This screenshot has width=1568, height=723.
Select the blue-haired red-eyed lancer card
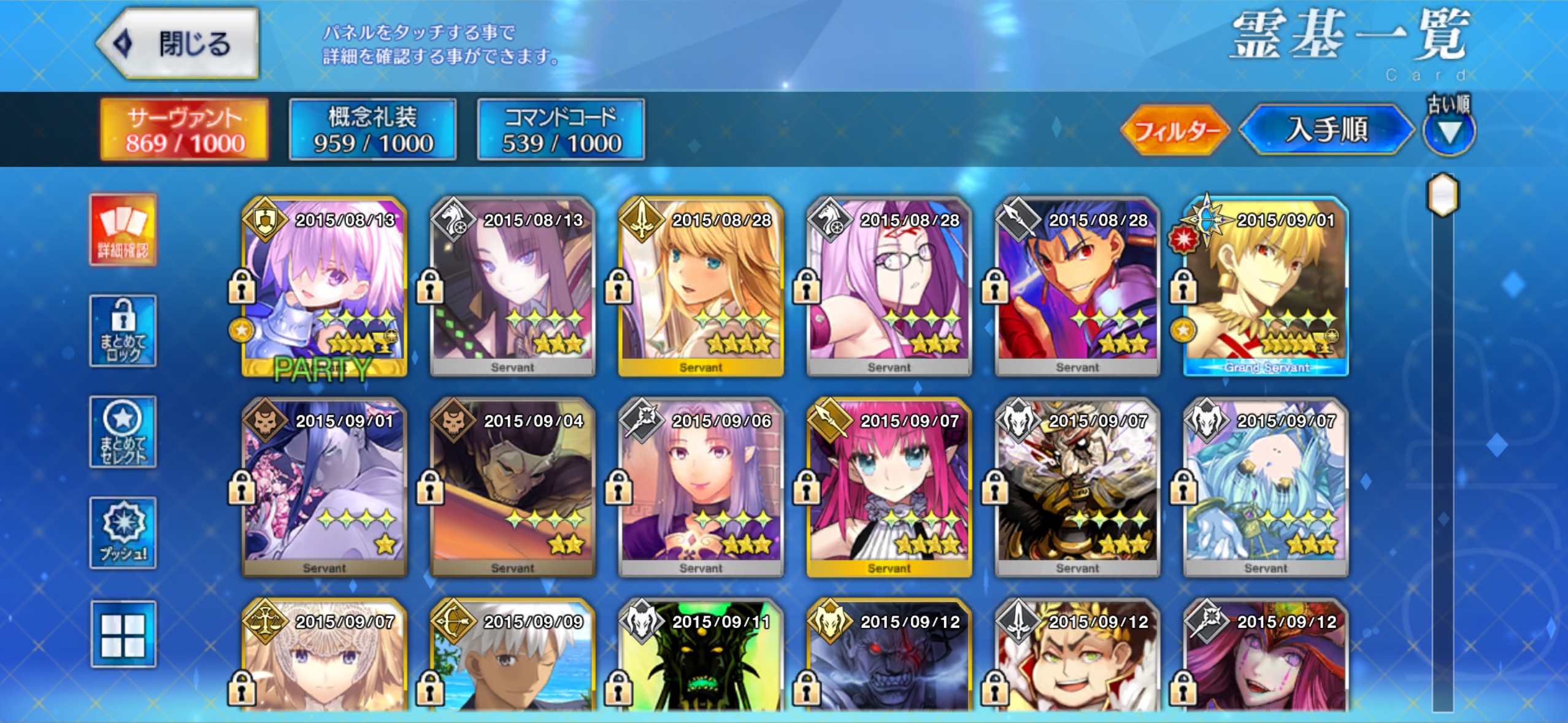(1077, 287)
